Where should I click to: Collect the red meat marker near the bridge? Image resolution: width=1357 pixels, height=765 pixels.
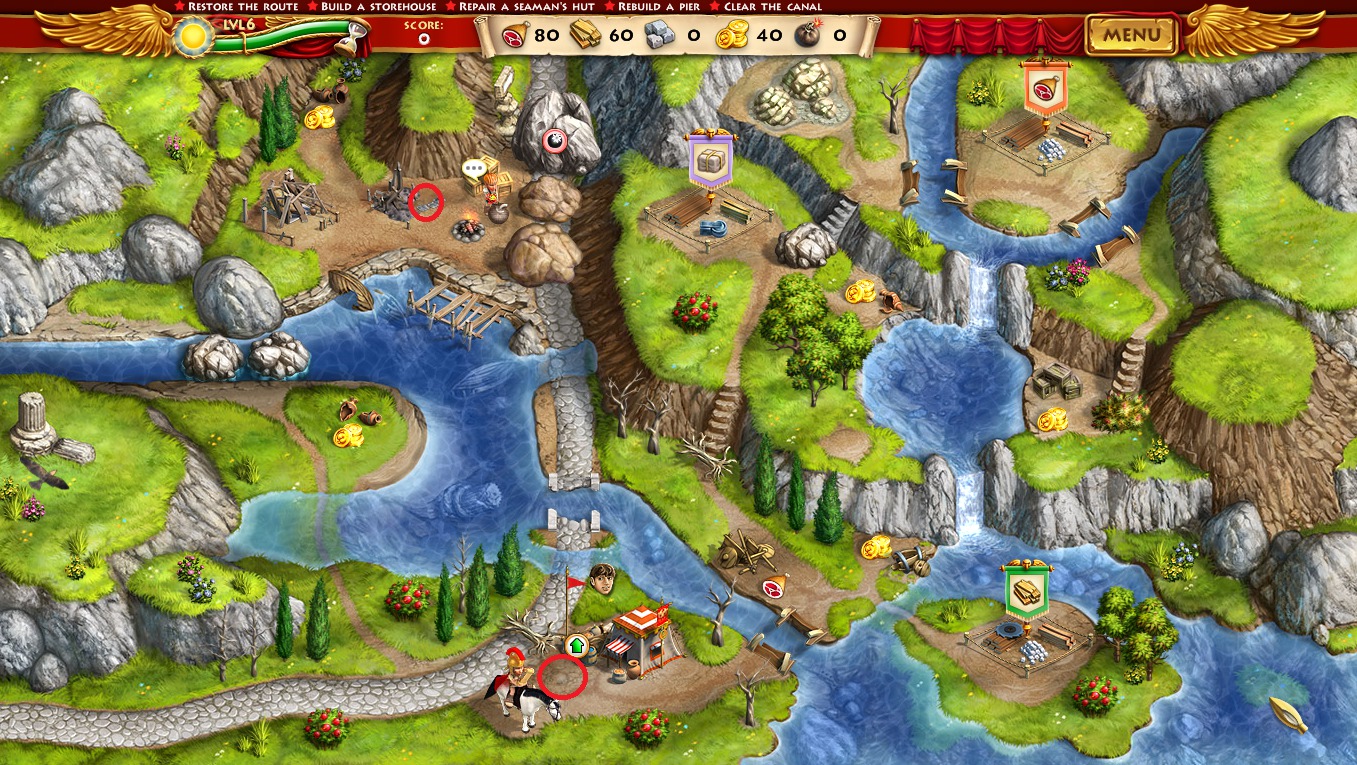coord(774,588)
